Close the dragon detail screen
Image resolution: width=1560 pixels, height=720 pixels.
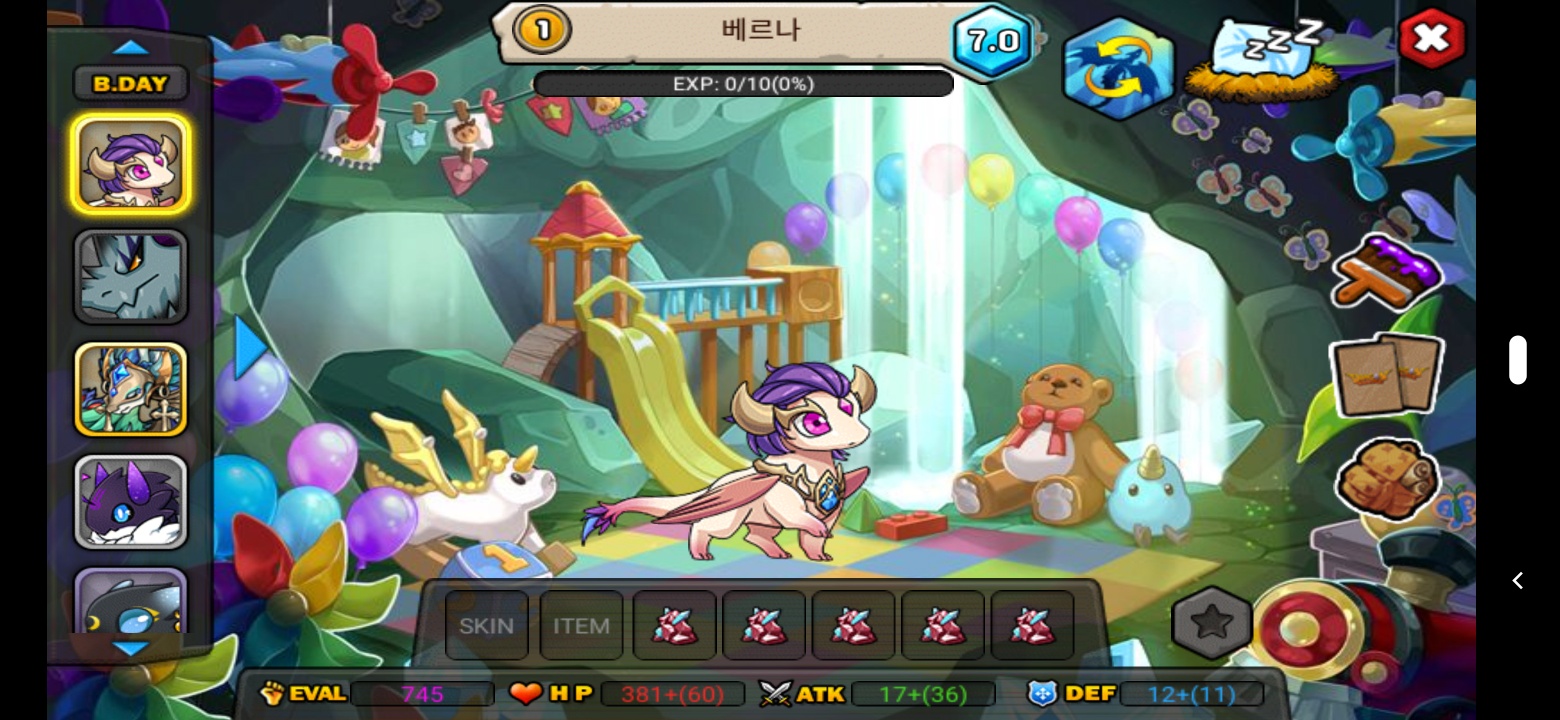tap(1431, 39)
